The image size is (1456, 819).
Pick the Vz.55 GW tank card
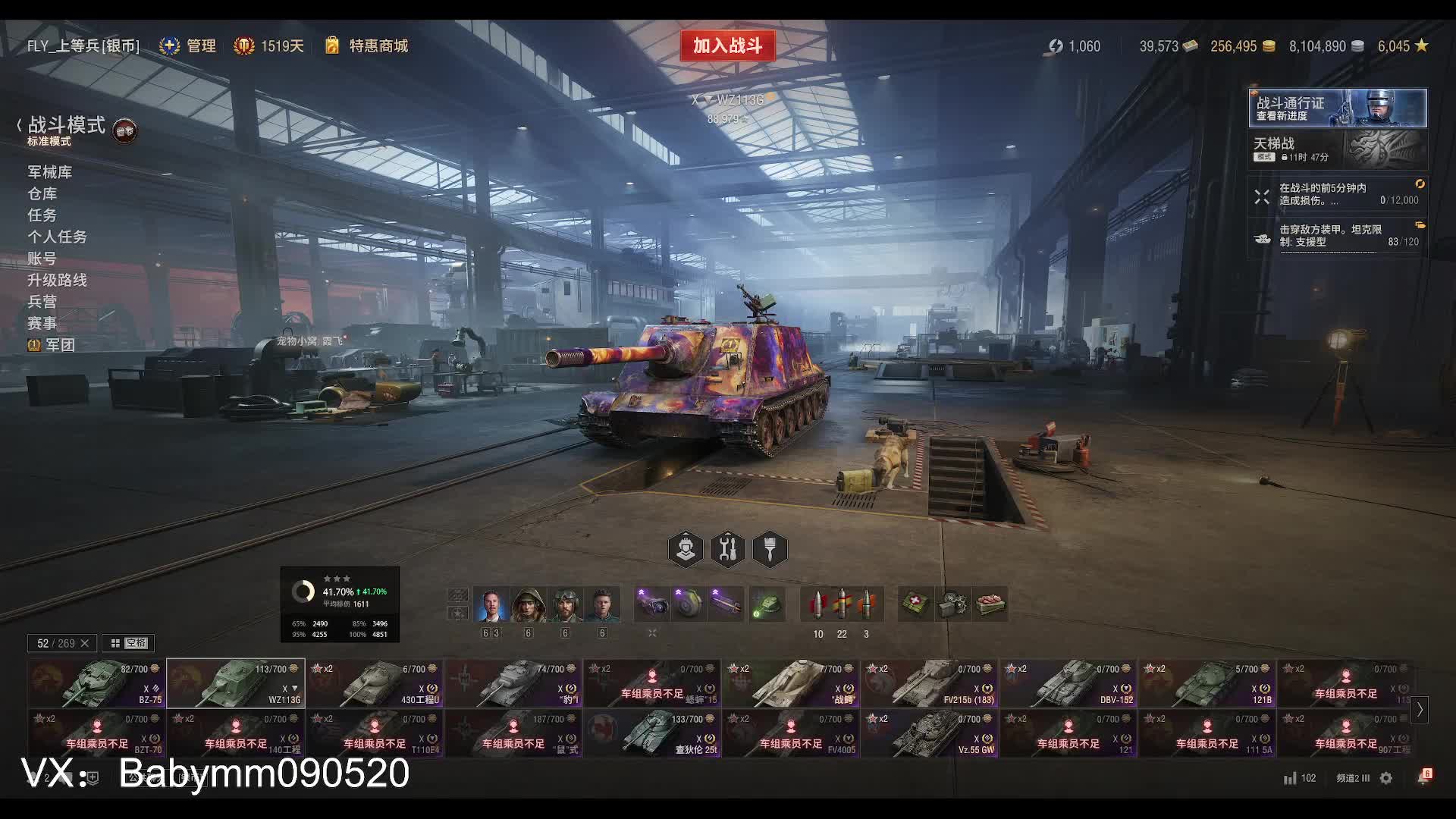pos(929,733)
